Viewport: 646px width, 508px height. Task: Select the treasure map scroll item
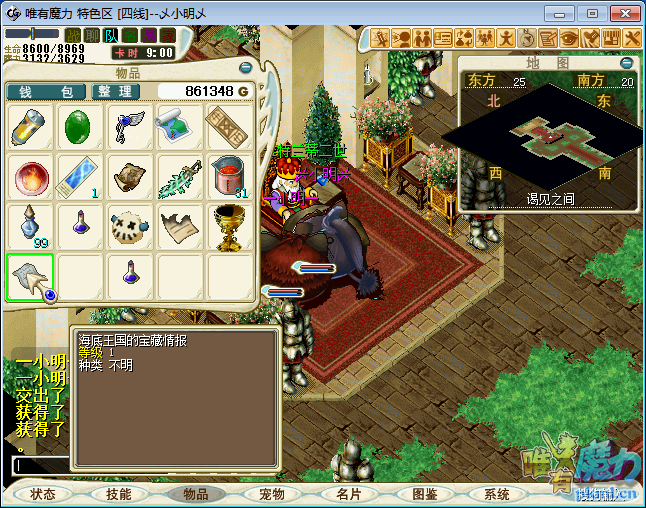coord(181,127)
